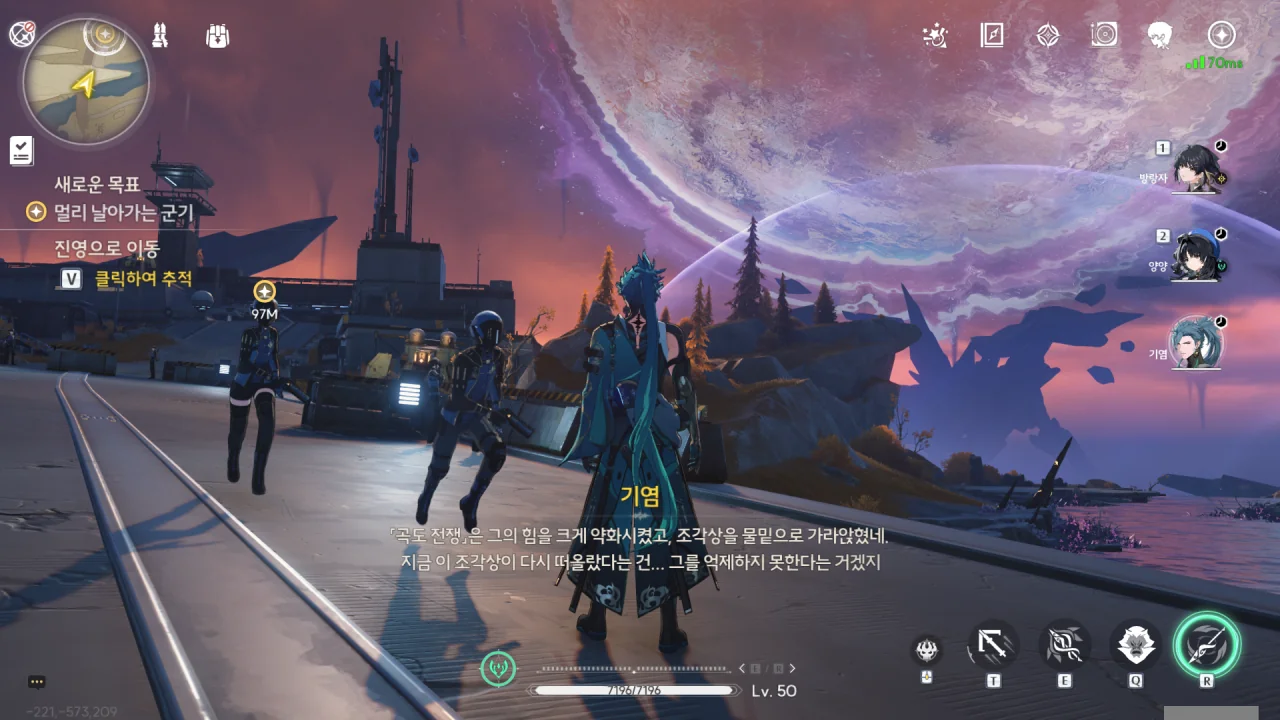Open the quest checklist icon
This screenshot has width=1280, height=720.
point(21,151)
